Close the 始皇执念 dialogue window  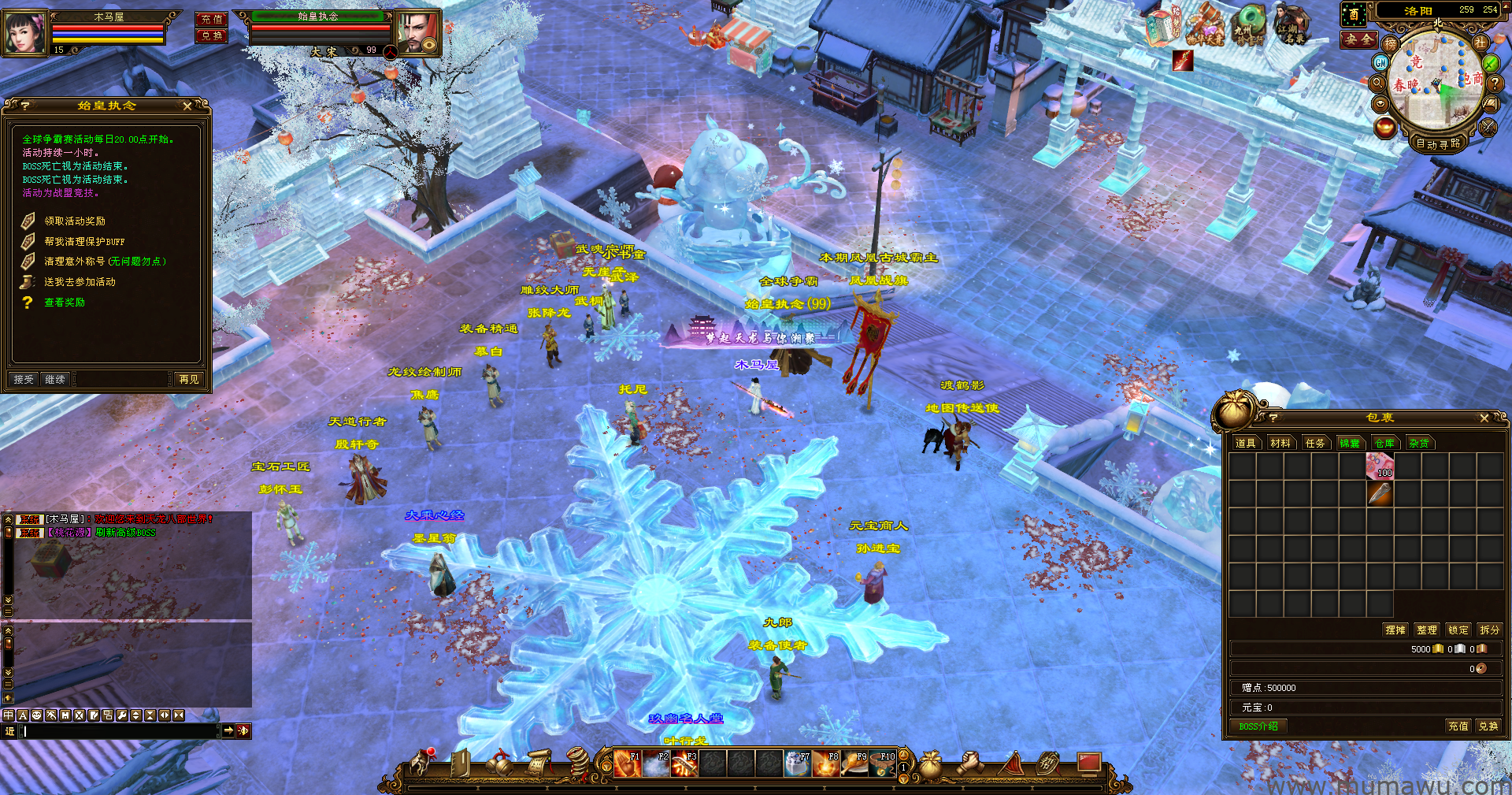(187, 106)
